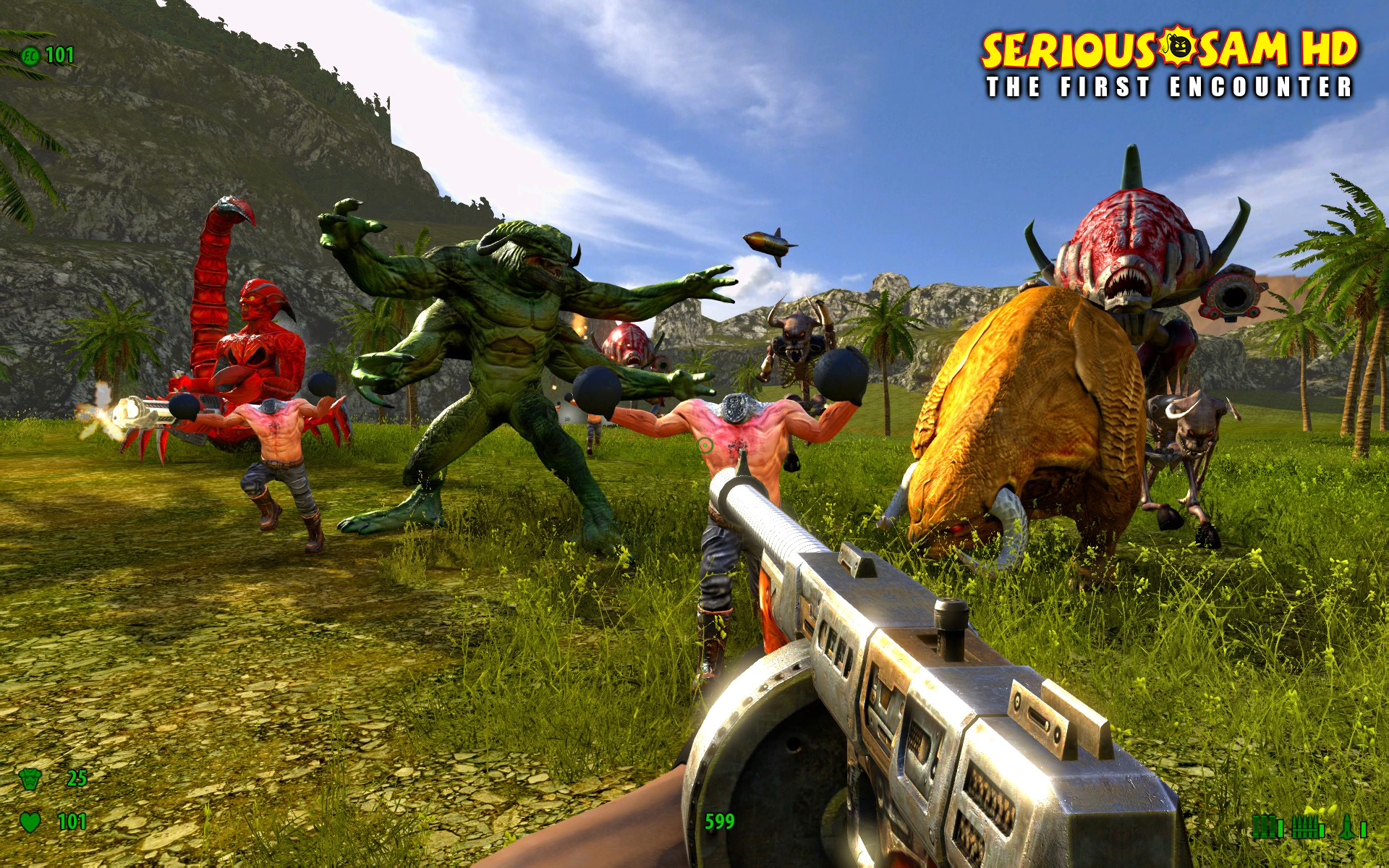Click the green heart health icon
Image resolution: width=1389 pixels, height=868 pixels.
[30, 822]
